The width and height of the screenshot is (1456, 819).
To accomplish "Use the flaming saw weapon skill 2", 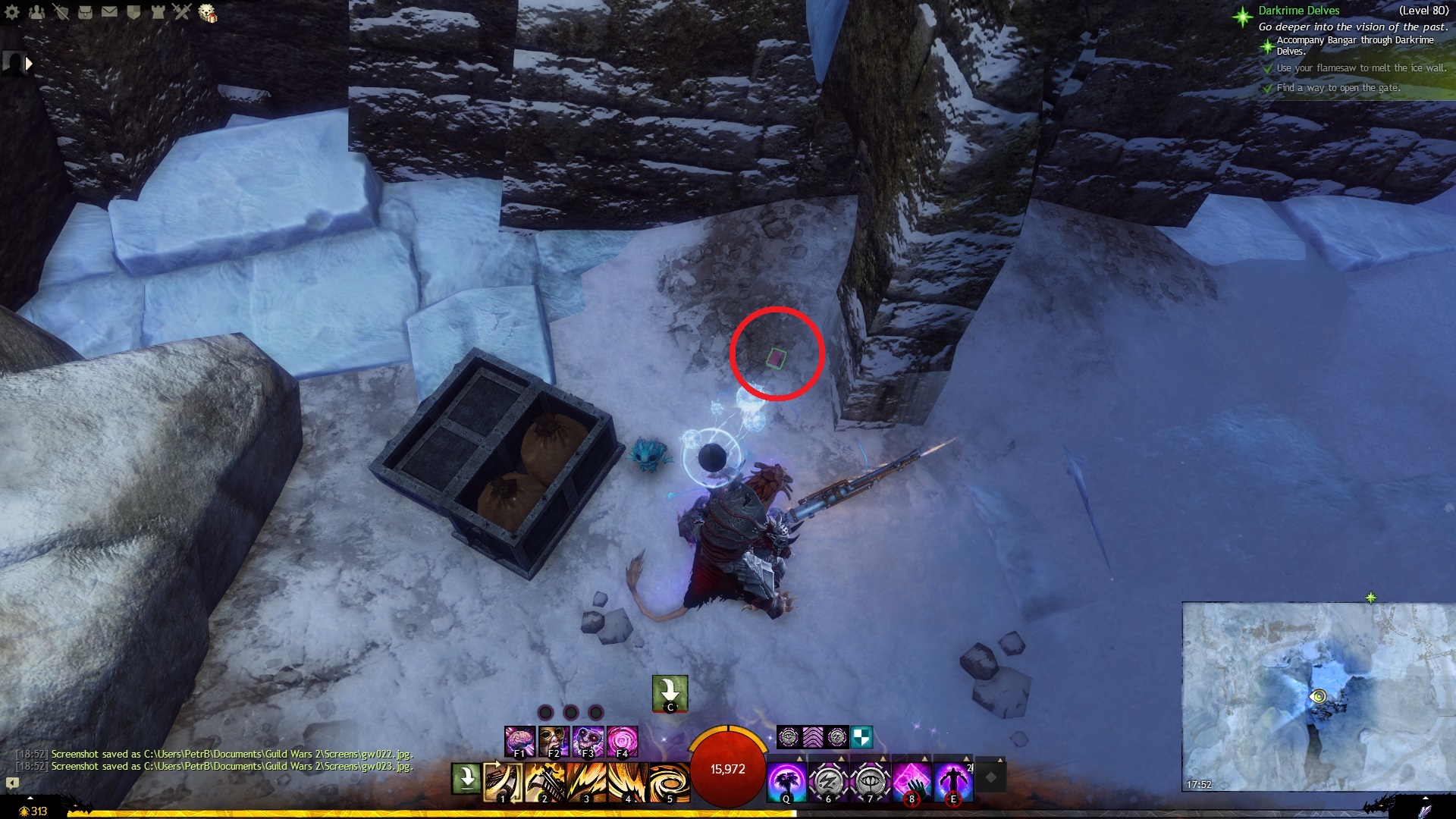I will [544, 782].
